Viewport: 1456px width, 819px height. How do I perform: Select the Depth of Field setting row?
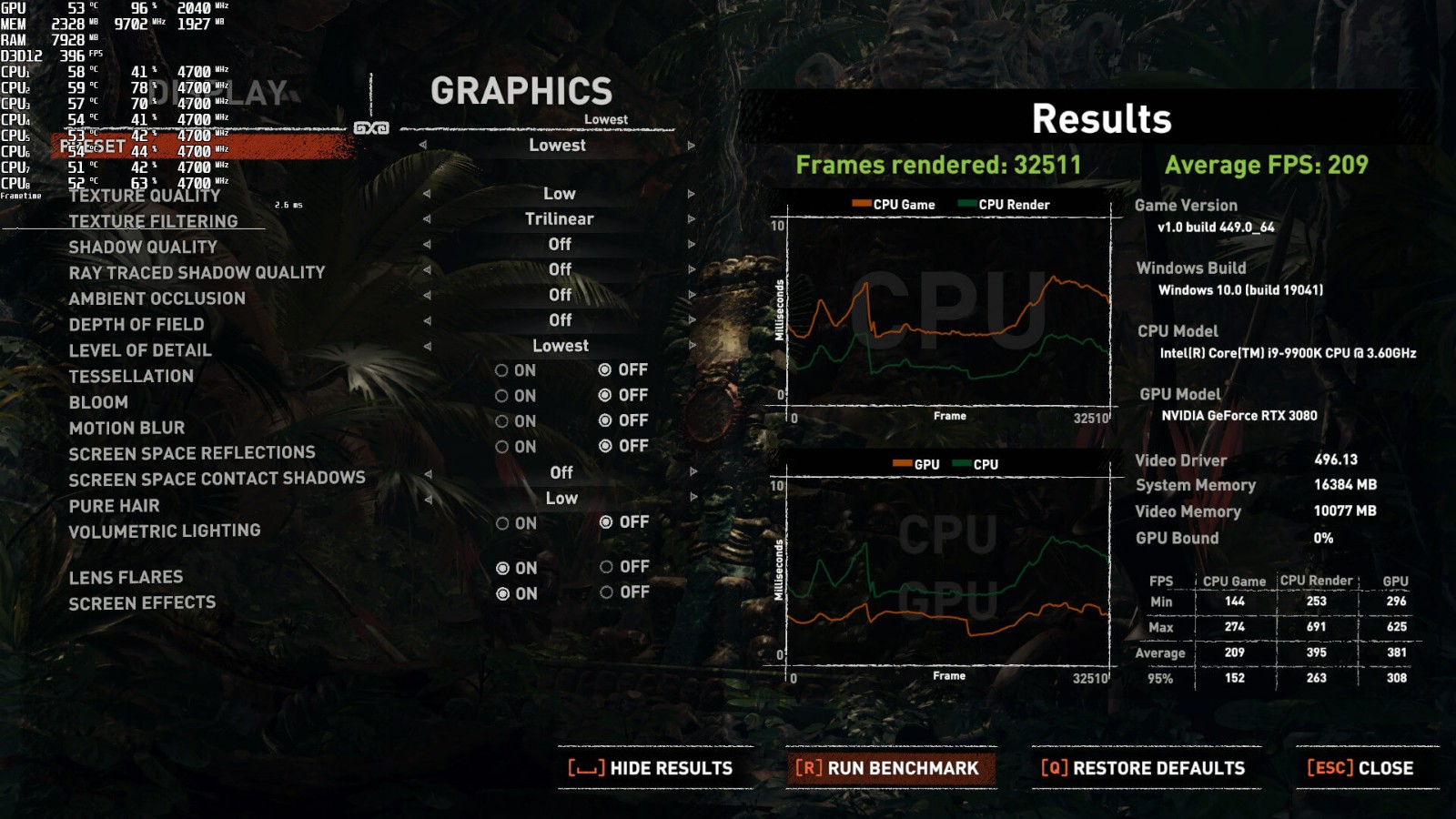click(x=136, y=325)
